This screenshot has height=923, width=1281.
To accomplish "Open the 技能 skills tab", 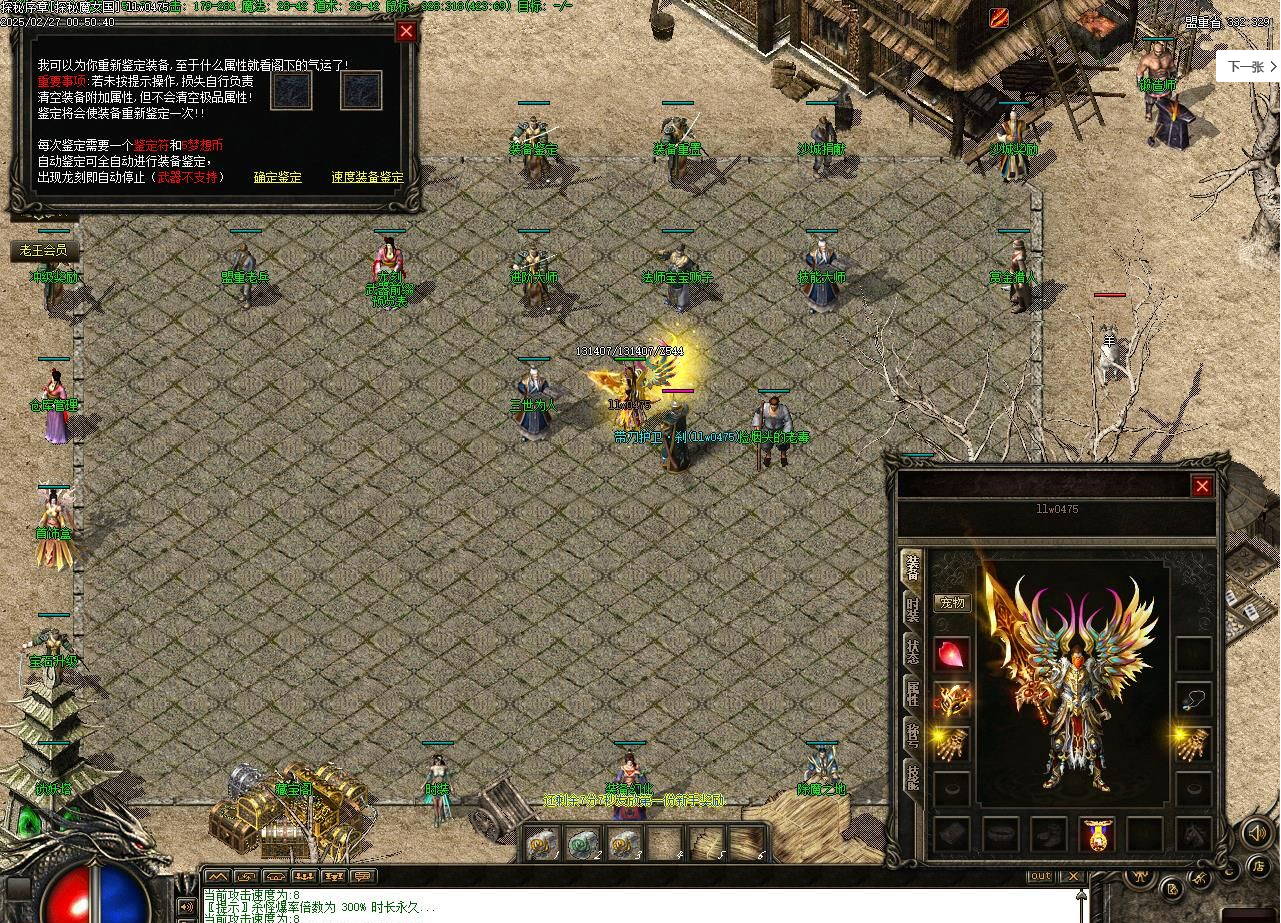I will 912,776.
